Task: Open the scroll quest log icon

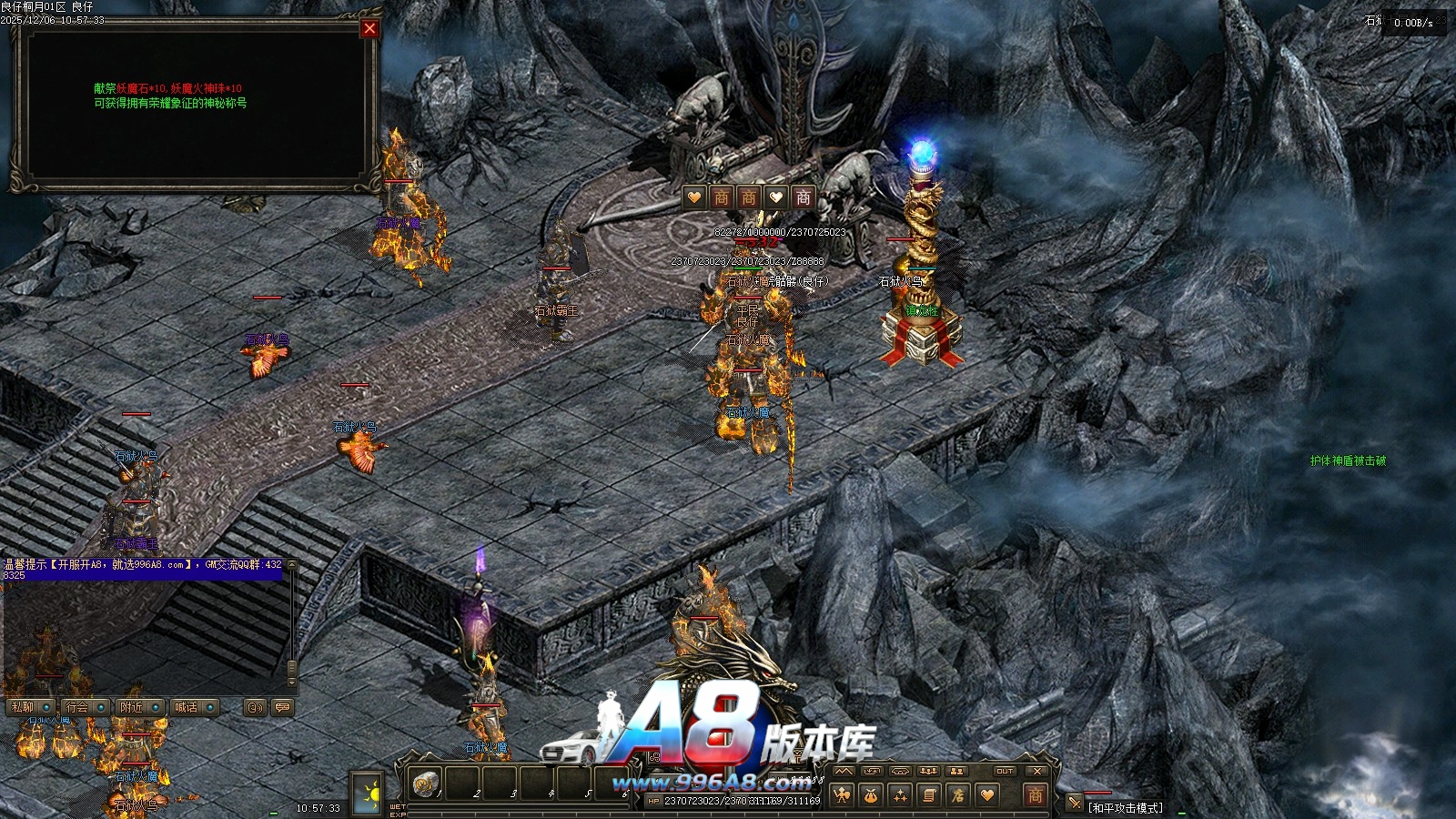Action: click(x=929, y=795)
